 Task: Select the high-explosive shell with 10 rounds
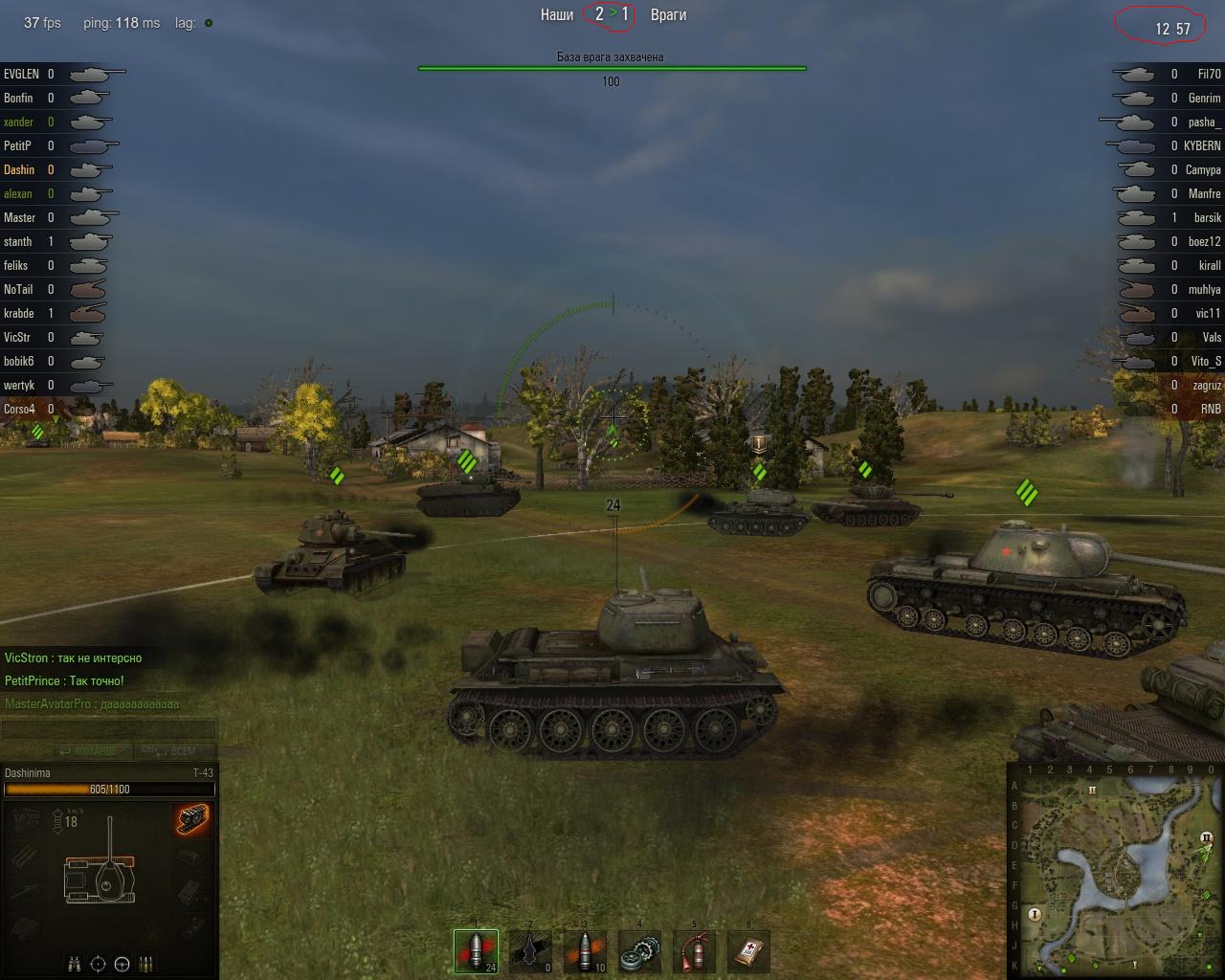click(585, 951)
